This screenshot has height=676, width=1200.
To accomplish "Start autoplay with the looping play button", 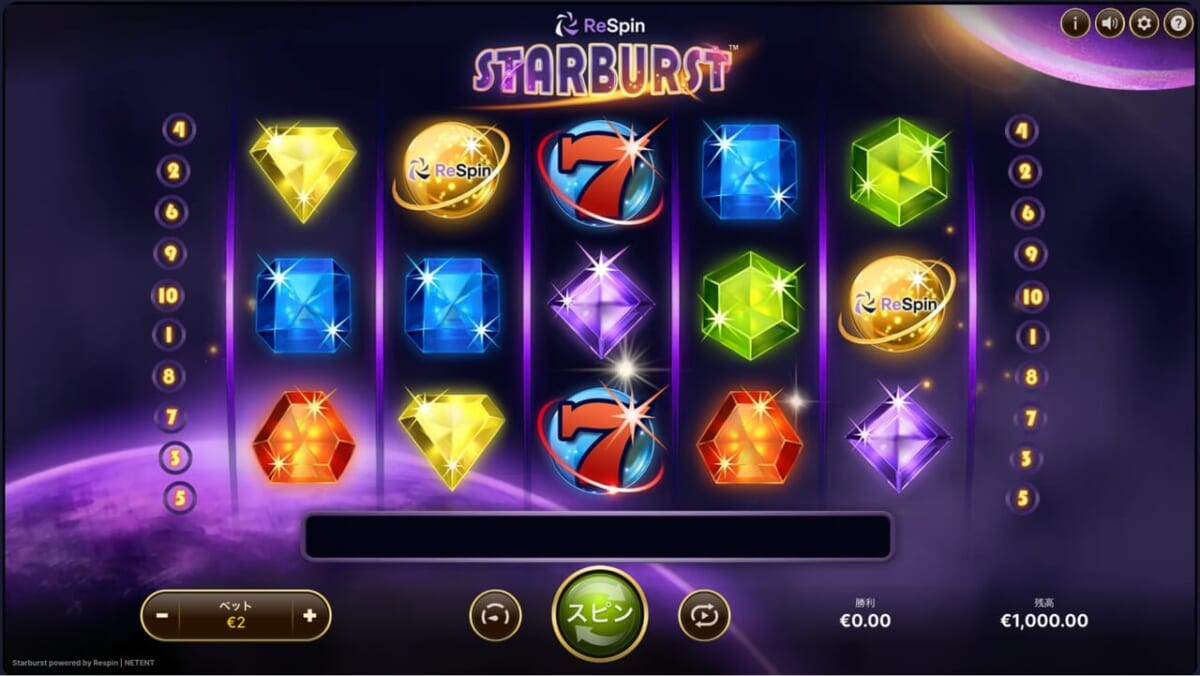I will point(704,616).
